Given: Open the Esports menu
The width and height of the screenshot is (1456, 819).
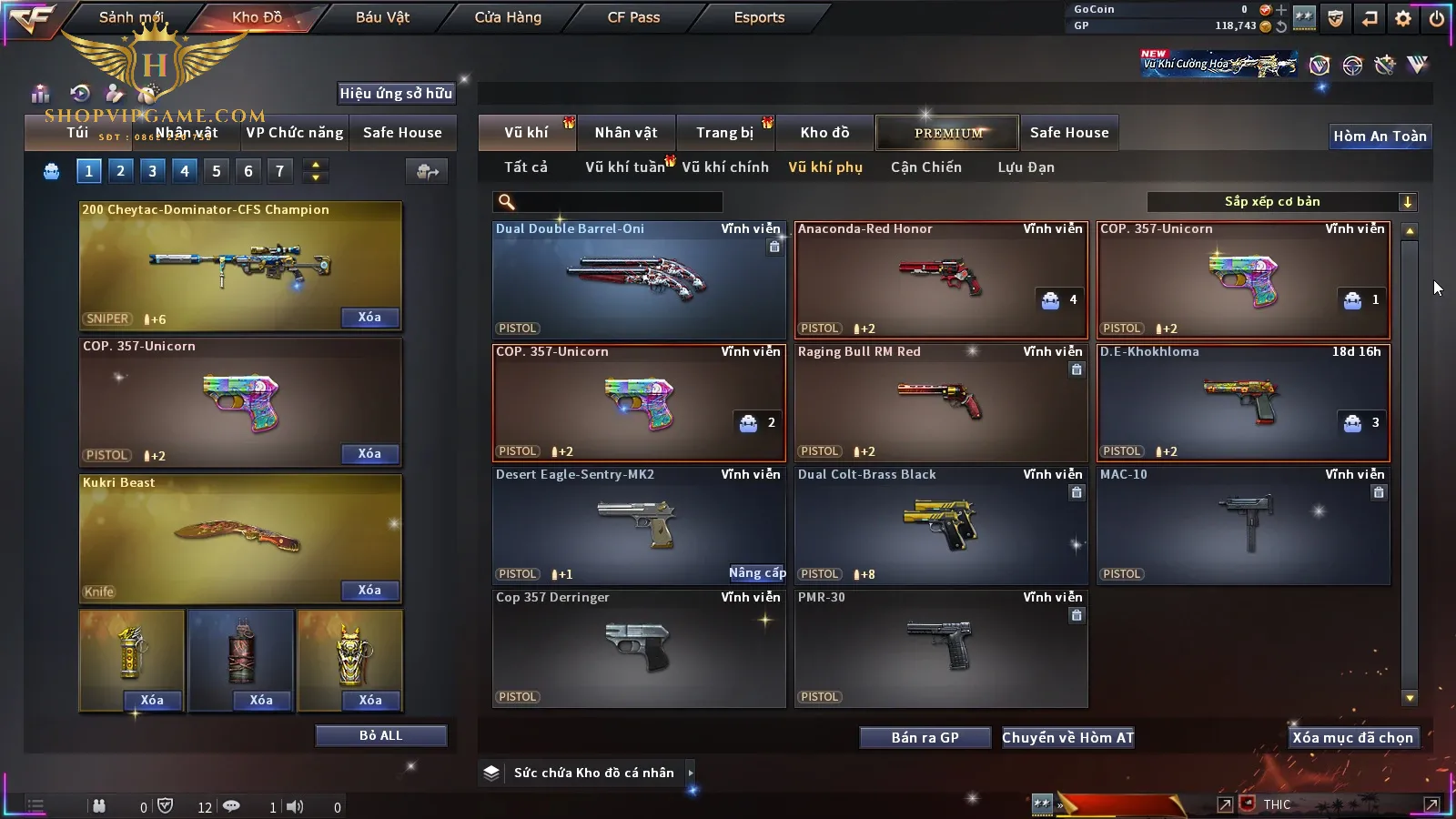Looking at the screenshot, I should pyautogui.click(x=759, y=17).
